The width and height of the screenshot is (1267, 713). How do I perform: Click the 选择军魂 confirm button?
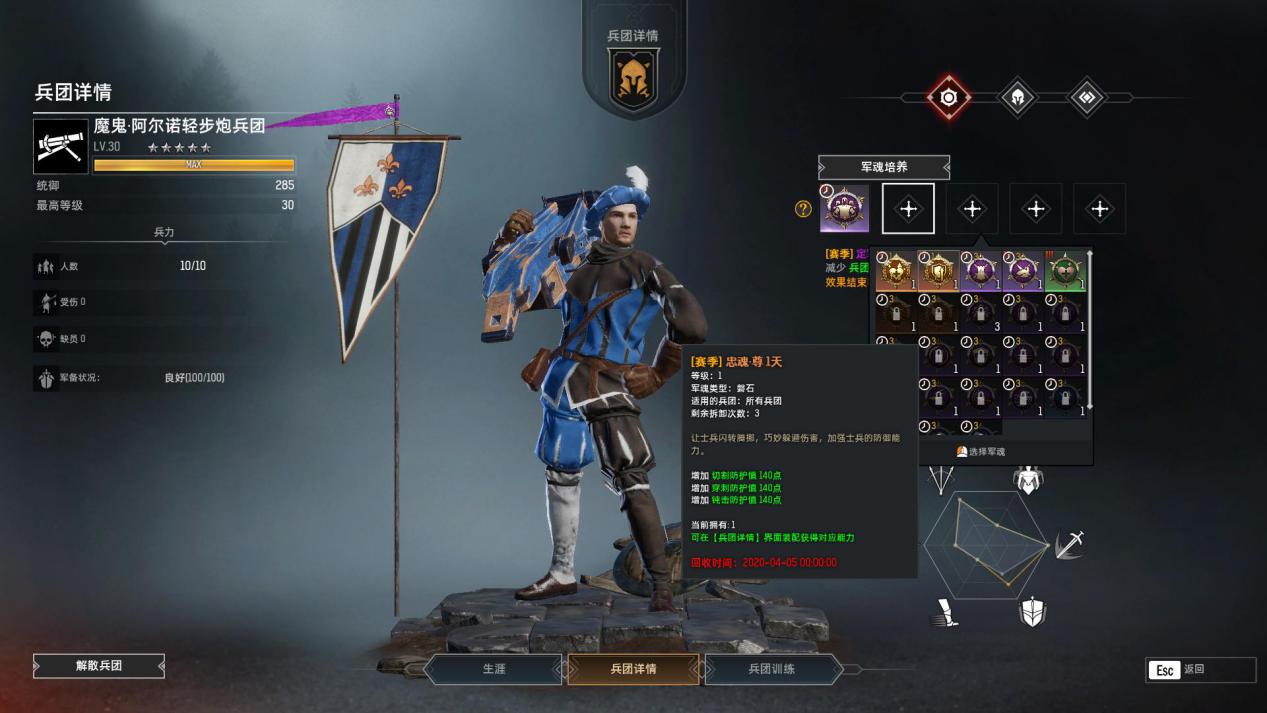click(981, 452)
